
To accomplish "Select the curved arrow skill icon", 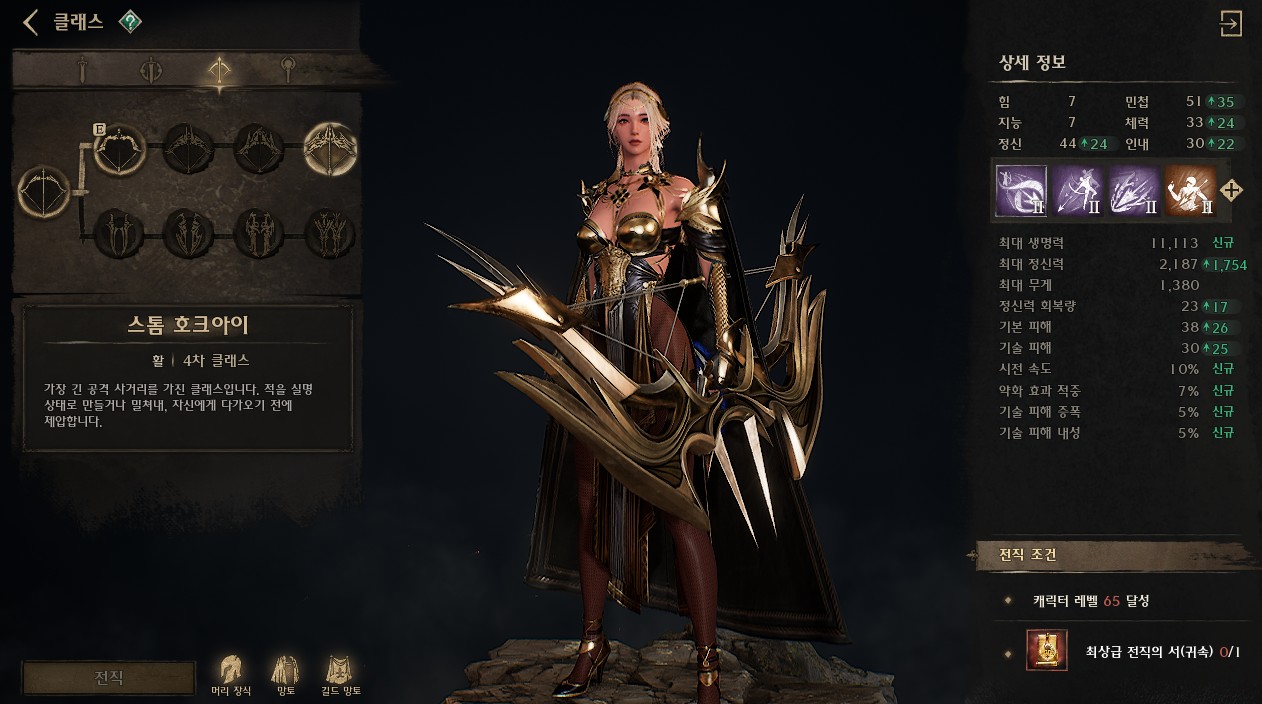I will click(1021, 190).
